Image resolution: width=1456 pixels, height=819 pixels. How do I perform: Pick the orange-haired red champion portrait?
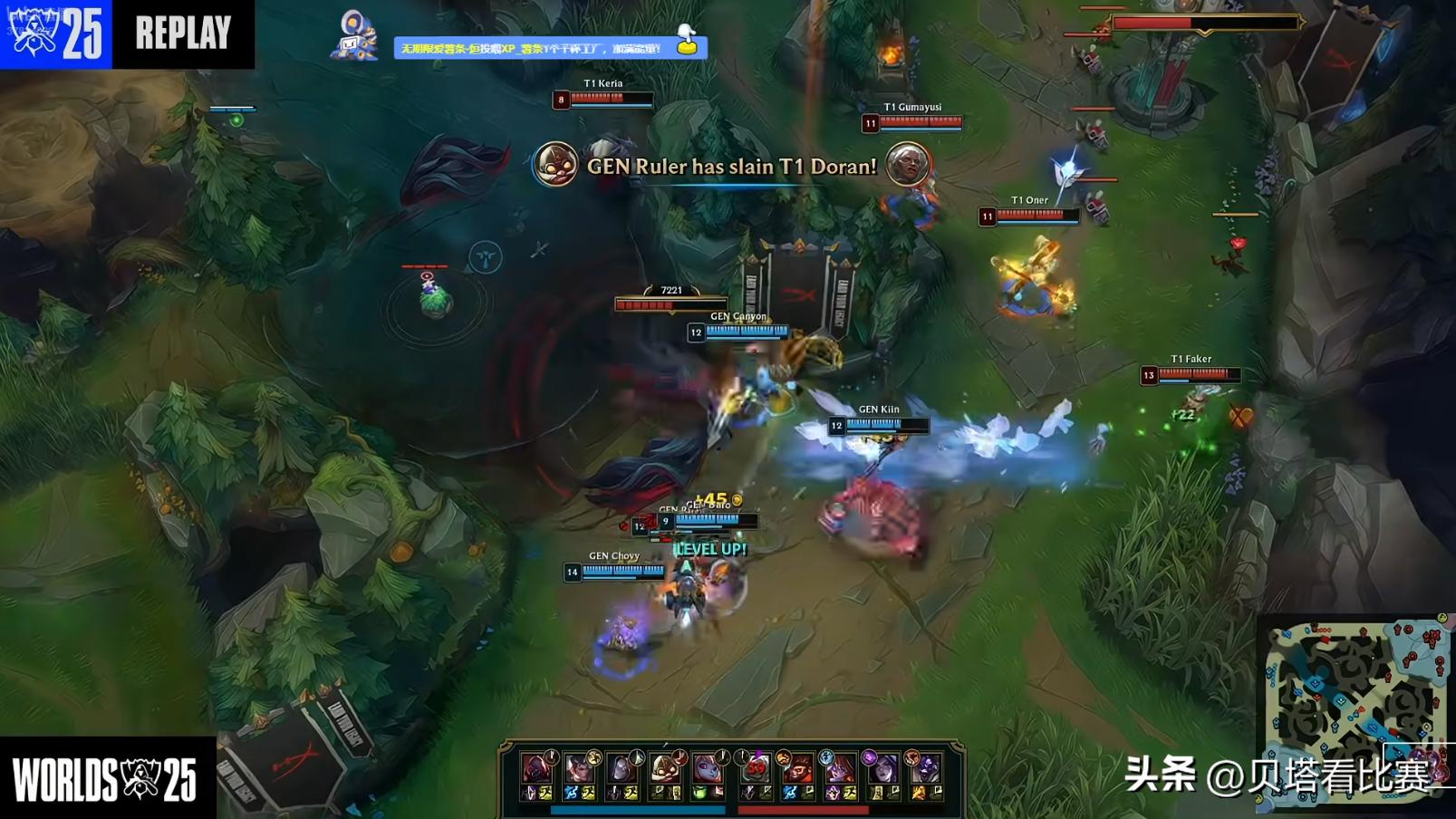[798, 768]
